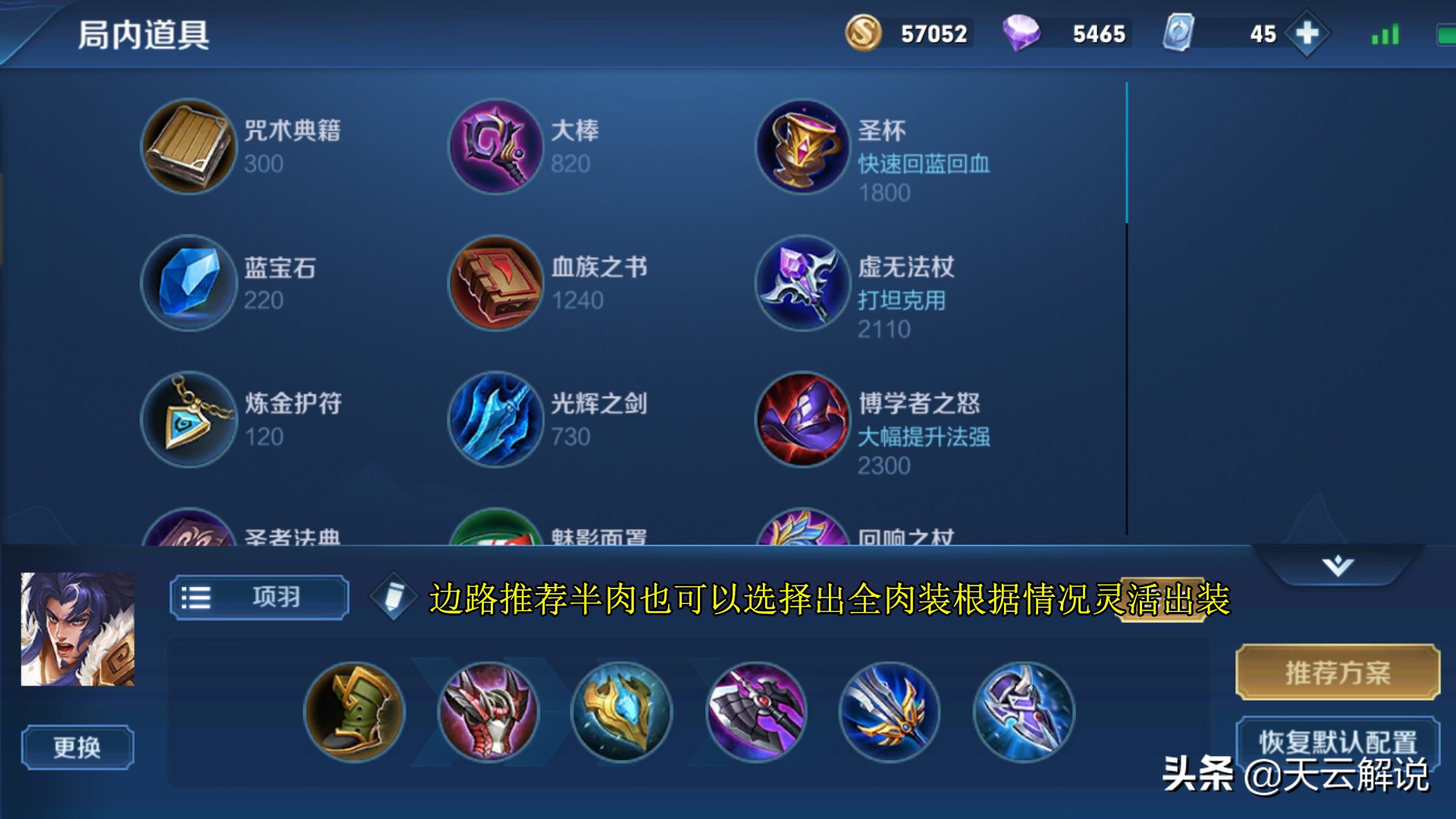The image size is (1456, 819).
Task: Open the 圣杯 item details
Action: (801, 147)
